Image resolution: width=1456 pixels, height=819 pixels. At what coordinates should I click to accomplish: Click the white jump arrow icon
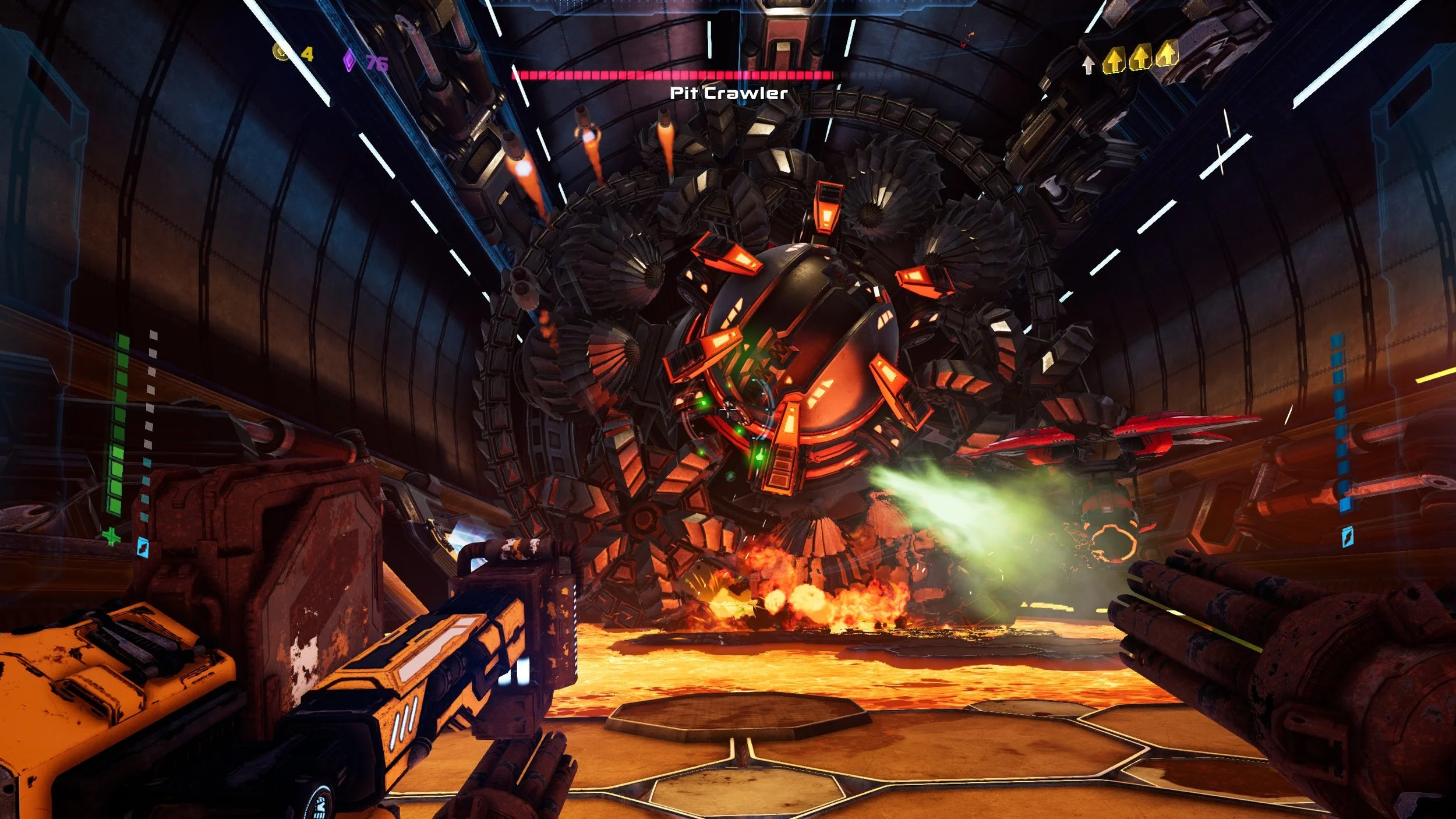pos(1088,65)
